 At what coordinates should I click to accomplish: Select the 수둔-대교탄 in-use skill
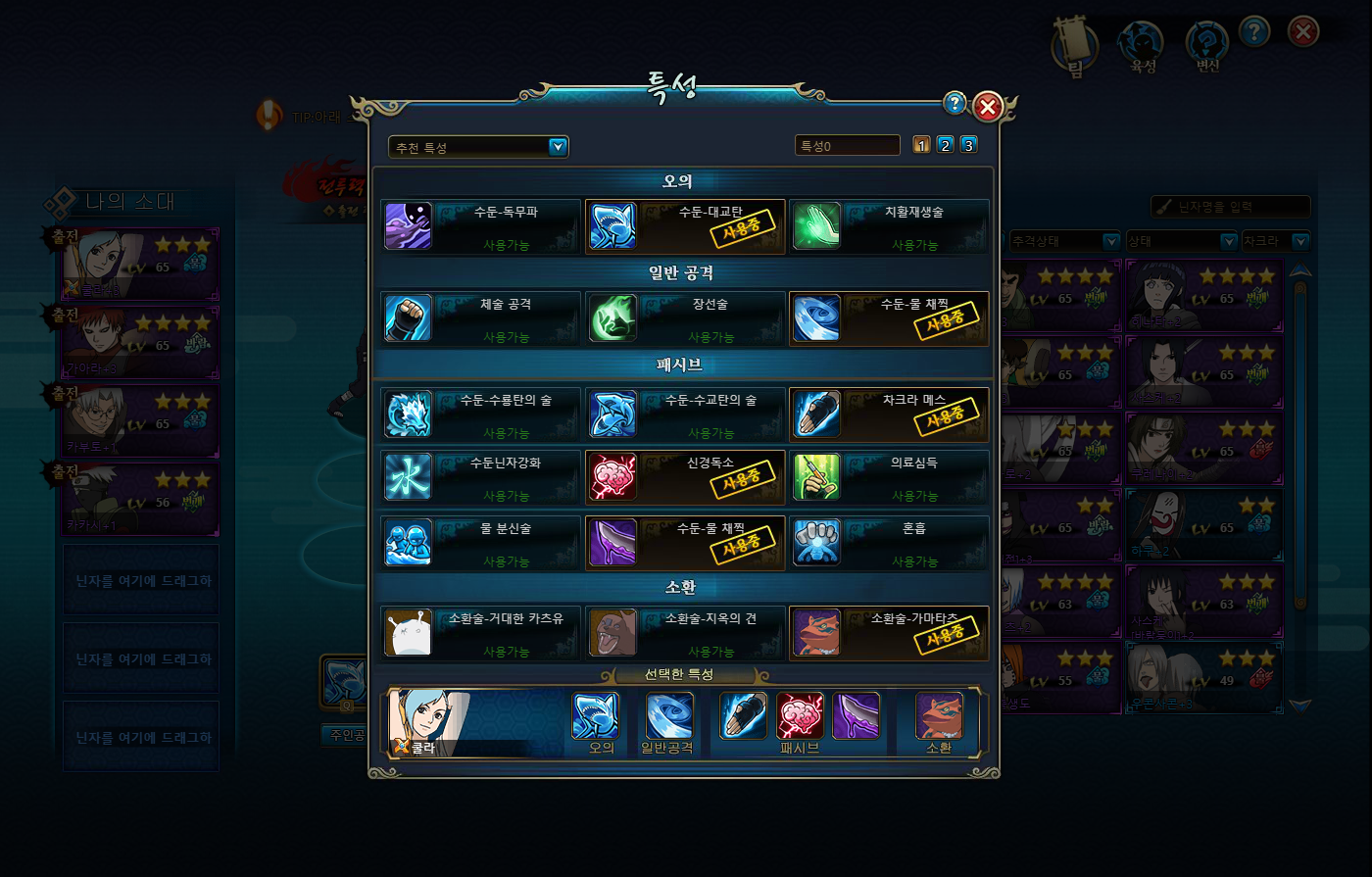click(685, 226)
